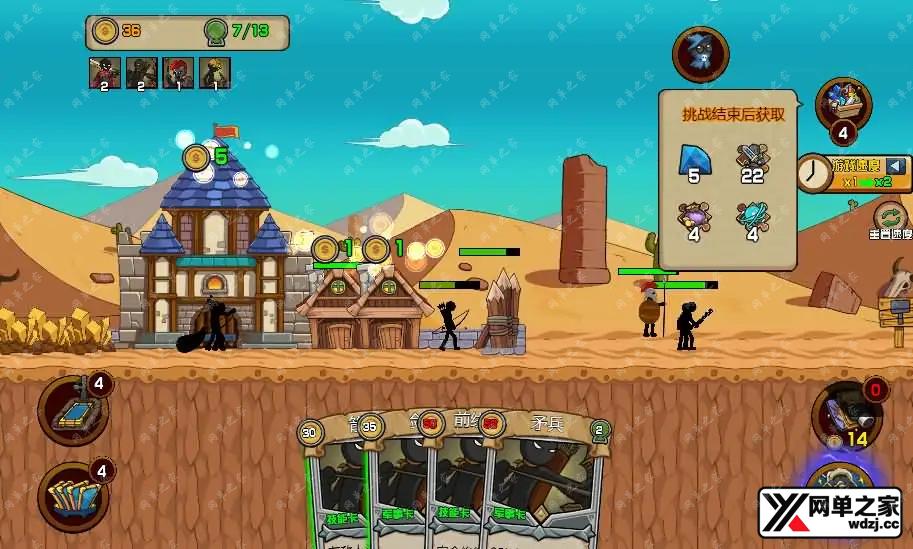The height and width of the screenshot is (549, 913).
Task: Open the card deck pile icon
Action: (x=72, y=495)
